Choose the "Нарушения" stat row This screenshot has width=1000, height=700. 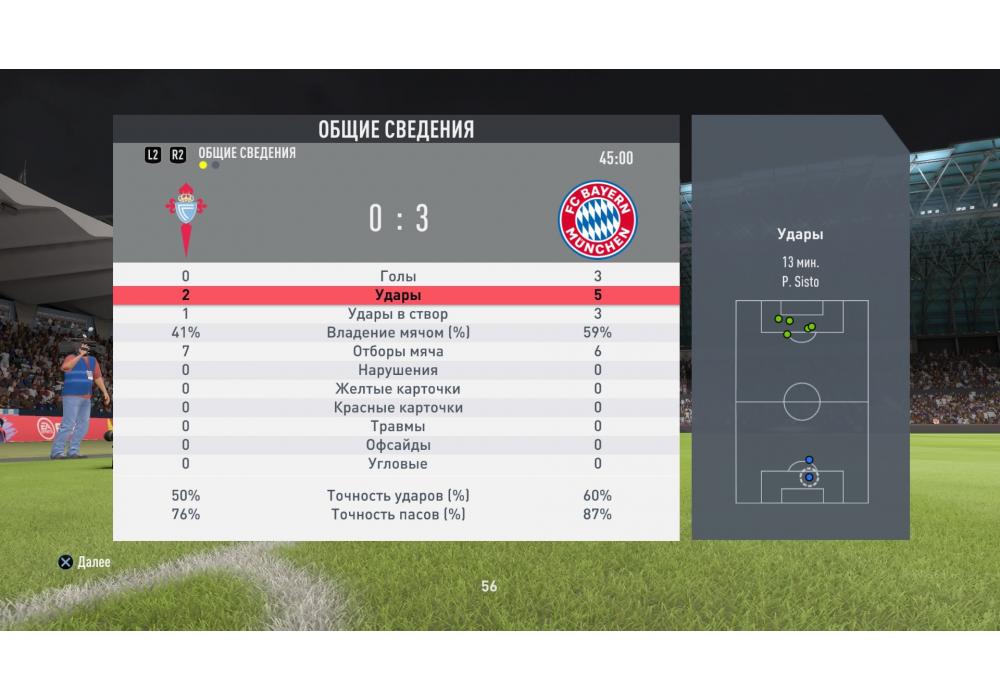point(397,371)
